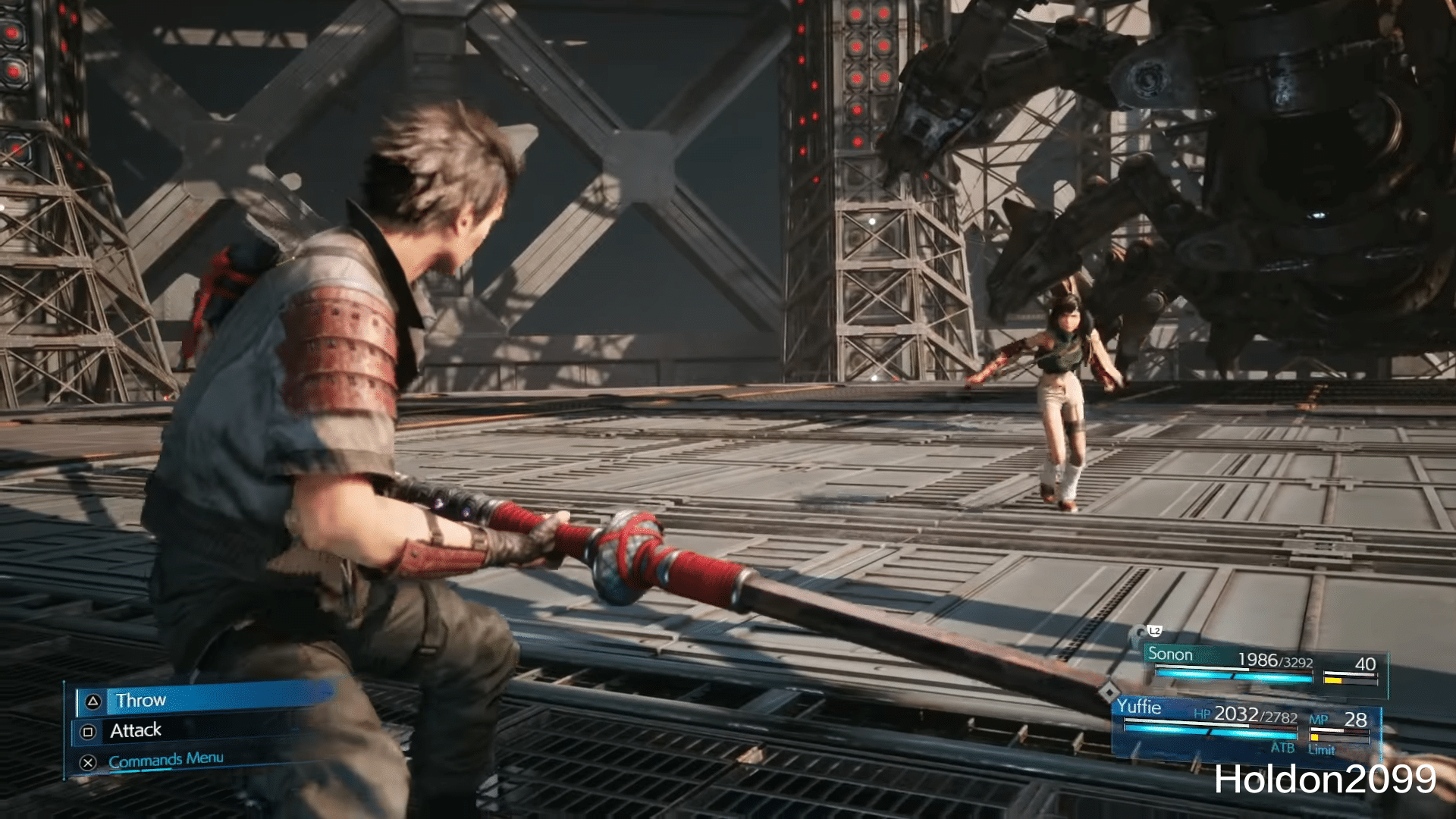The height and width of the screenshot is (819, 1456).
Task: Click the Limit label in Yuffie's status plate
Action: coord(1323,751)
